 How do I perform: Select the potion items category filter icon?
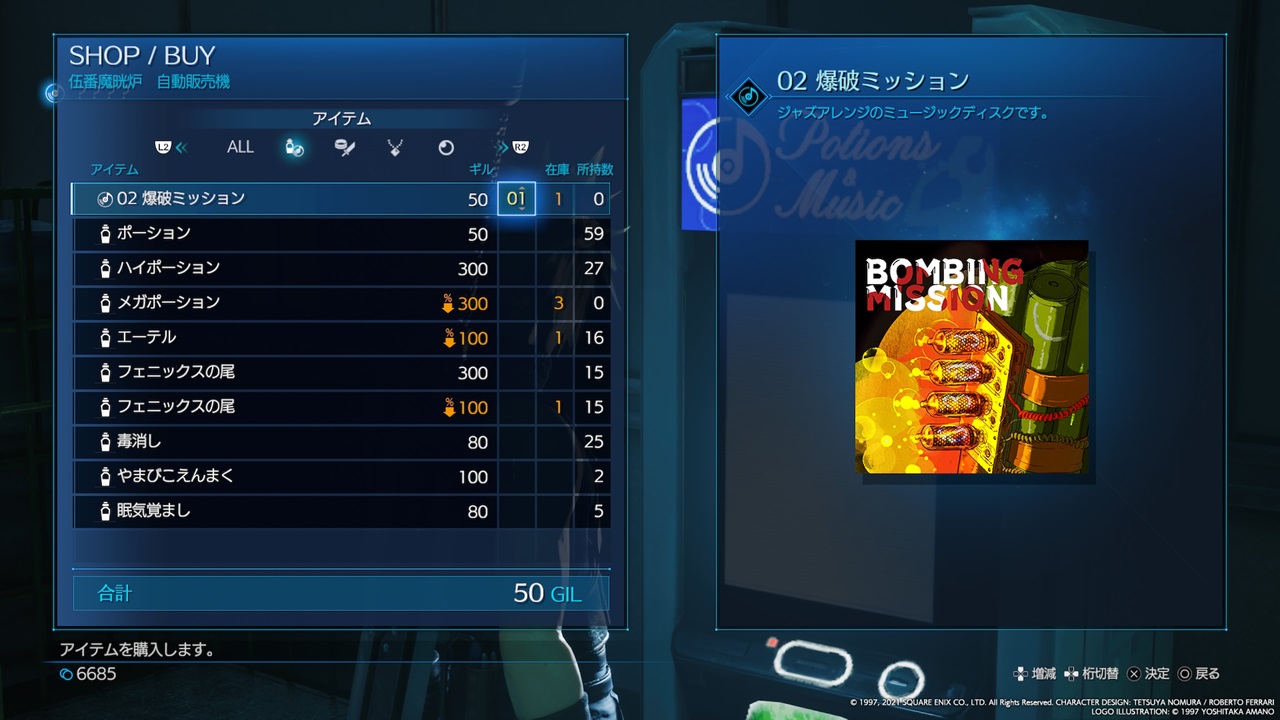(294, 147)
